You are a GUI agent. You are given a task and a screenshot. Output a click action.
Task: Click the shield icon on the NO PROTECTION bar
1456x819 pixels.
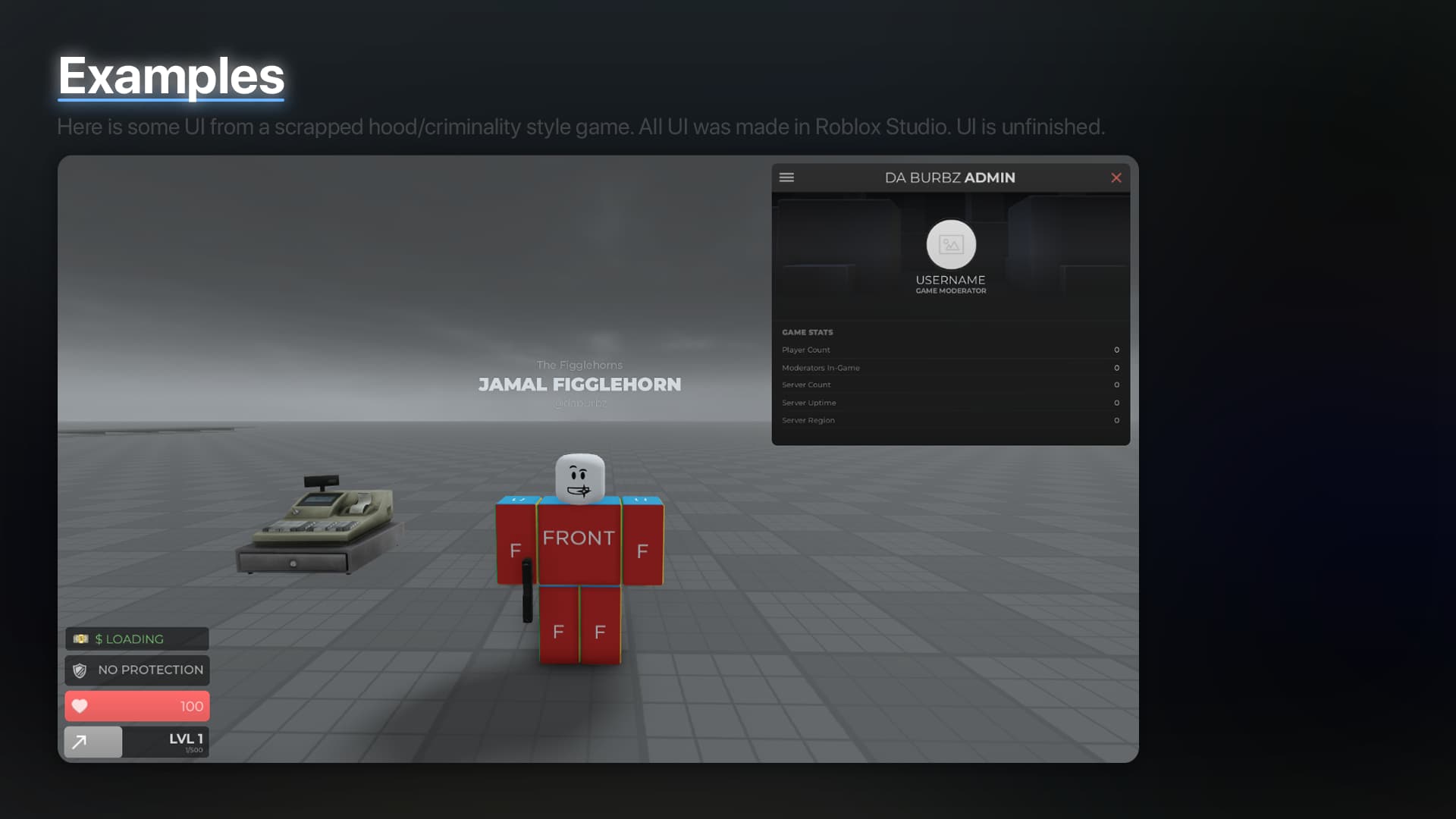[x=81, y=670]
